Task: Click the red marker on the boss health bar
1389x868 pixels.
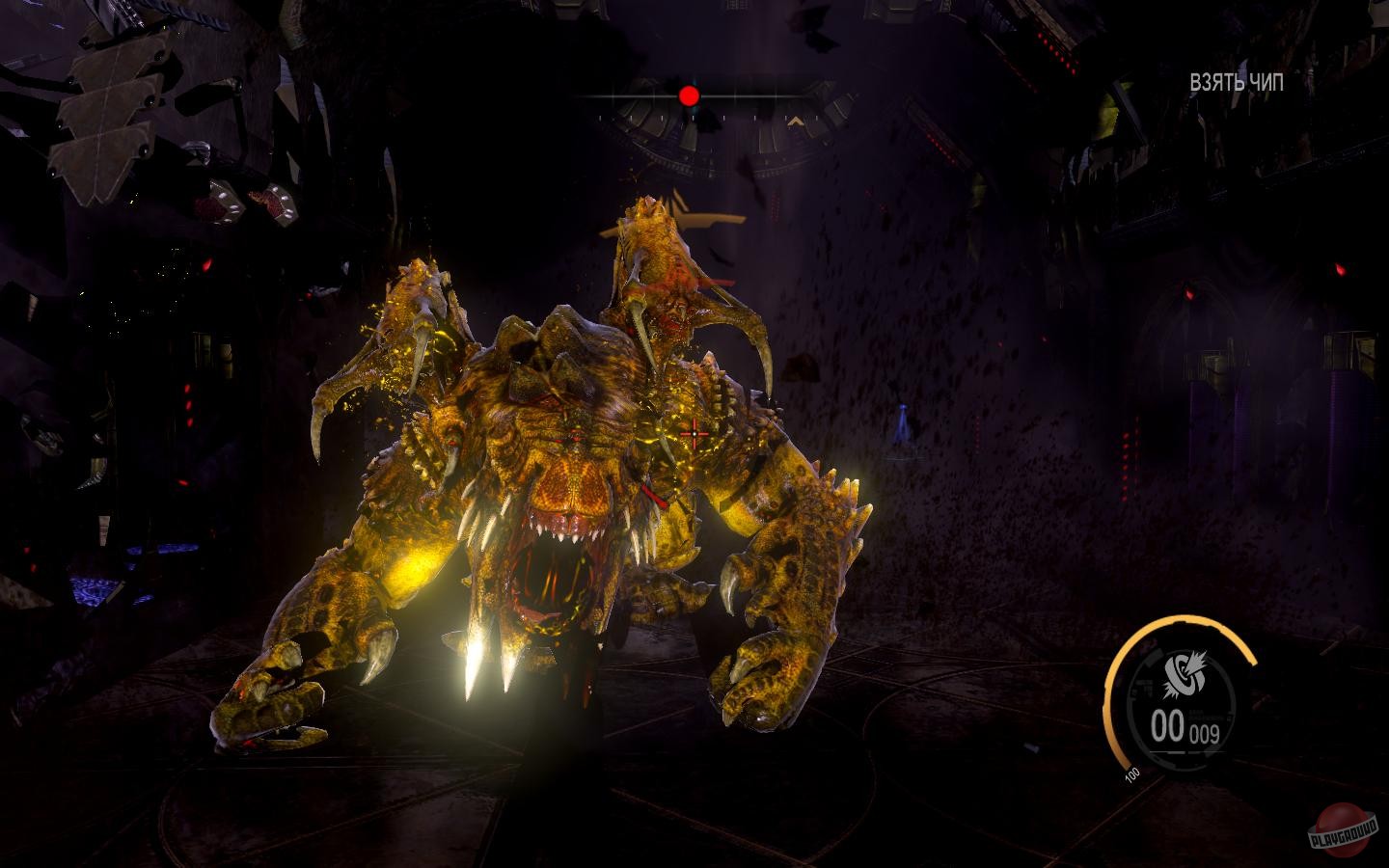Action: tap(689, 95)
